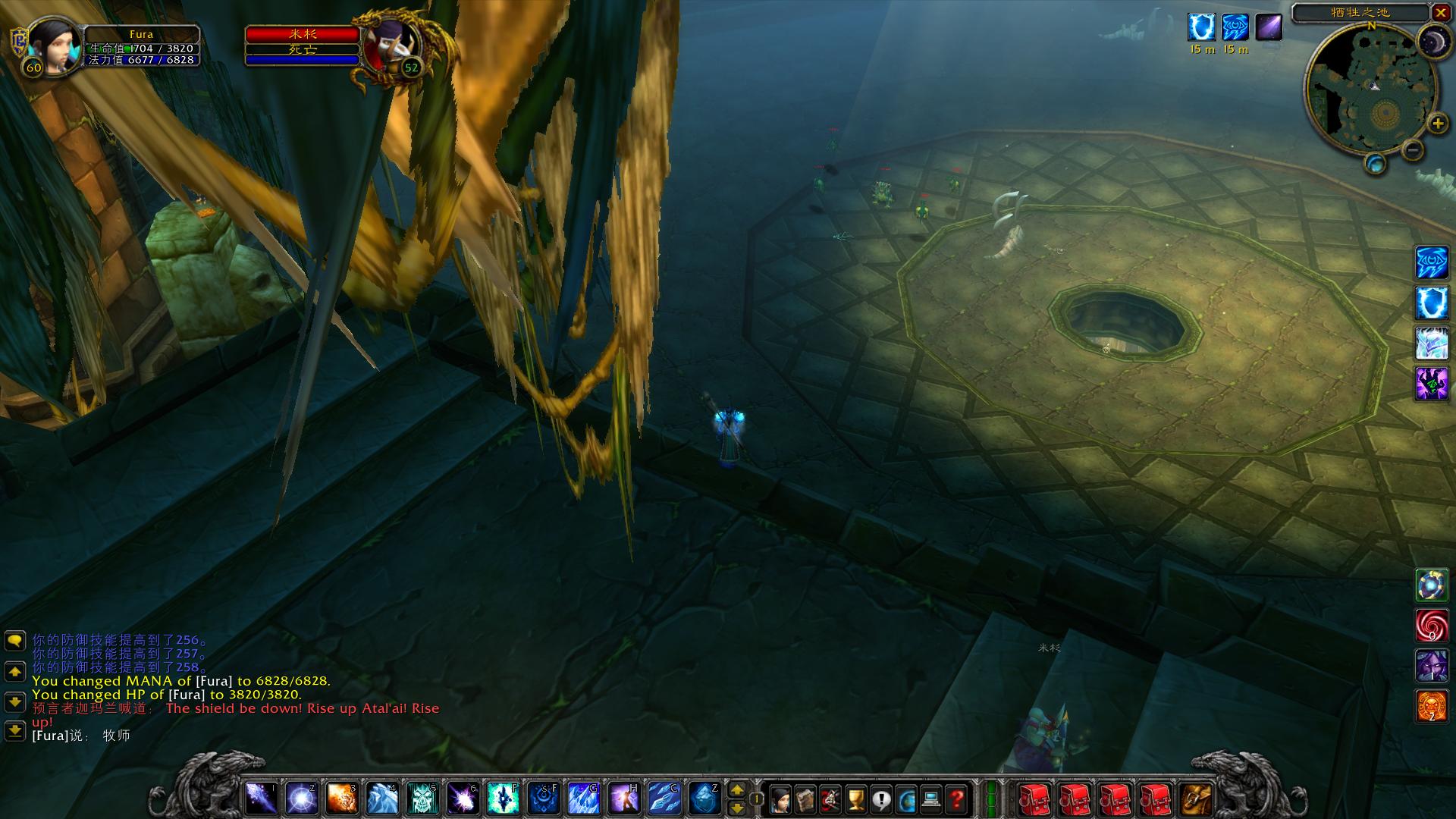The height and width of the screenshot is (819, 1456).
Task: Open the chat menu speech bubble button
Action: point(15,642)
